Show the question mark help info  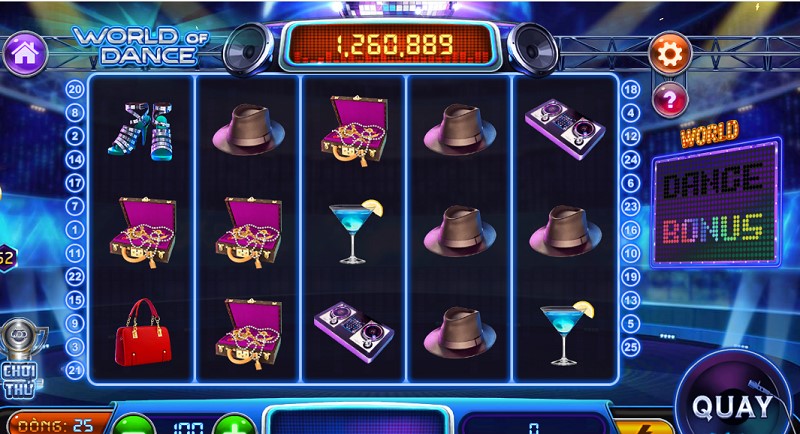click(669, 98)
